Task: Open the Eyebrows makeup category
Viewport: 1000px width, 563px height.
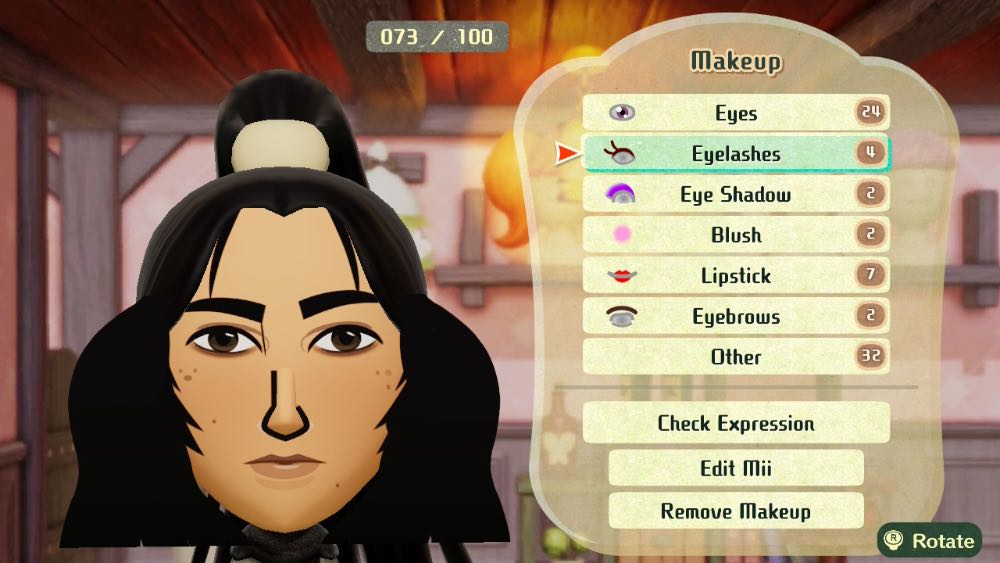Action: tap(735, 317)
